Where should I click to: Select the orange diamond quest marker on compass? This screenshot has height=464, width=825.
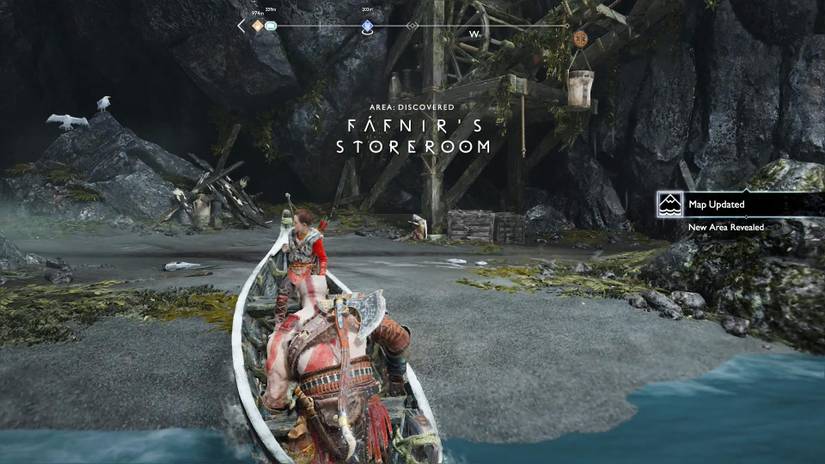[257, 26]
